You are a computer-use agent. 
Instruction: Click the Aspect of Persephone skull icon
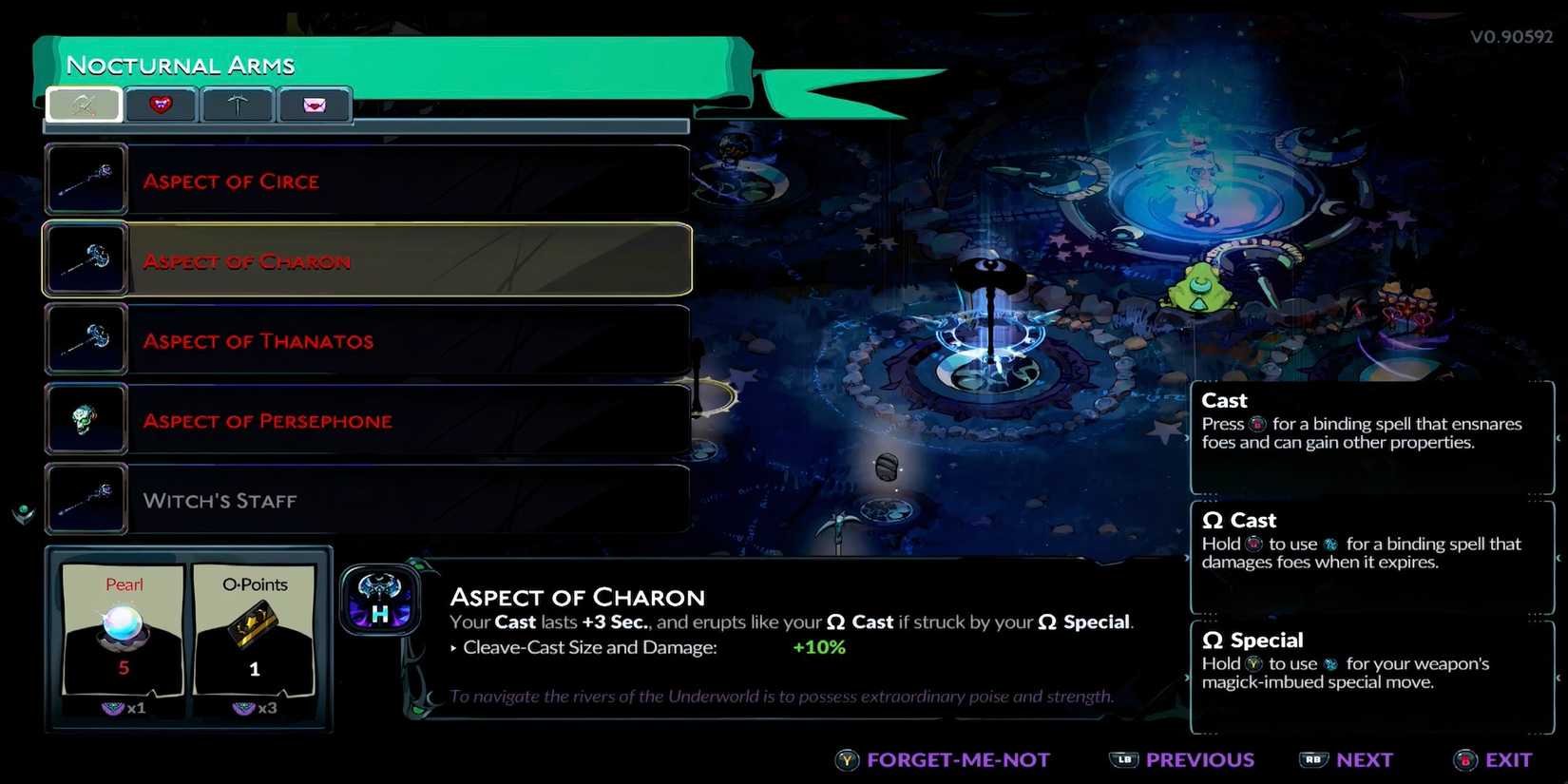click(x=86, y=419)
